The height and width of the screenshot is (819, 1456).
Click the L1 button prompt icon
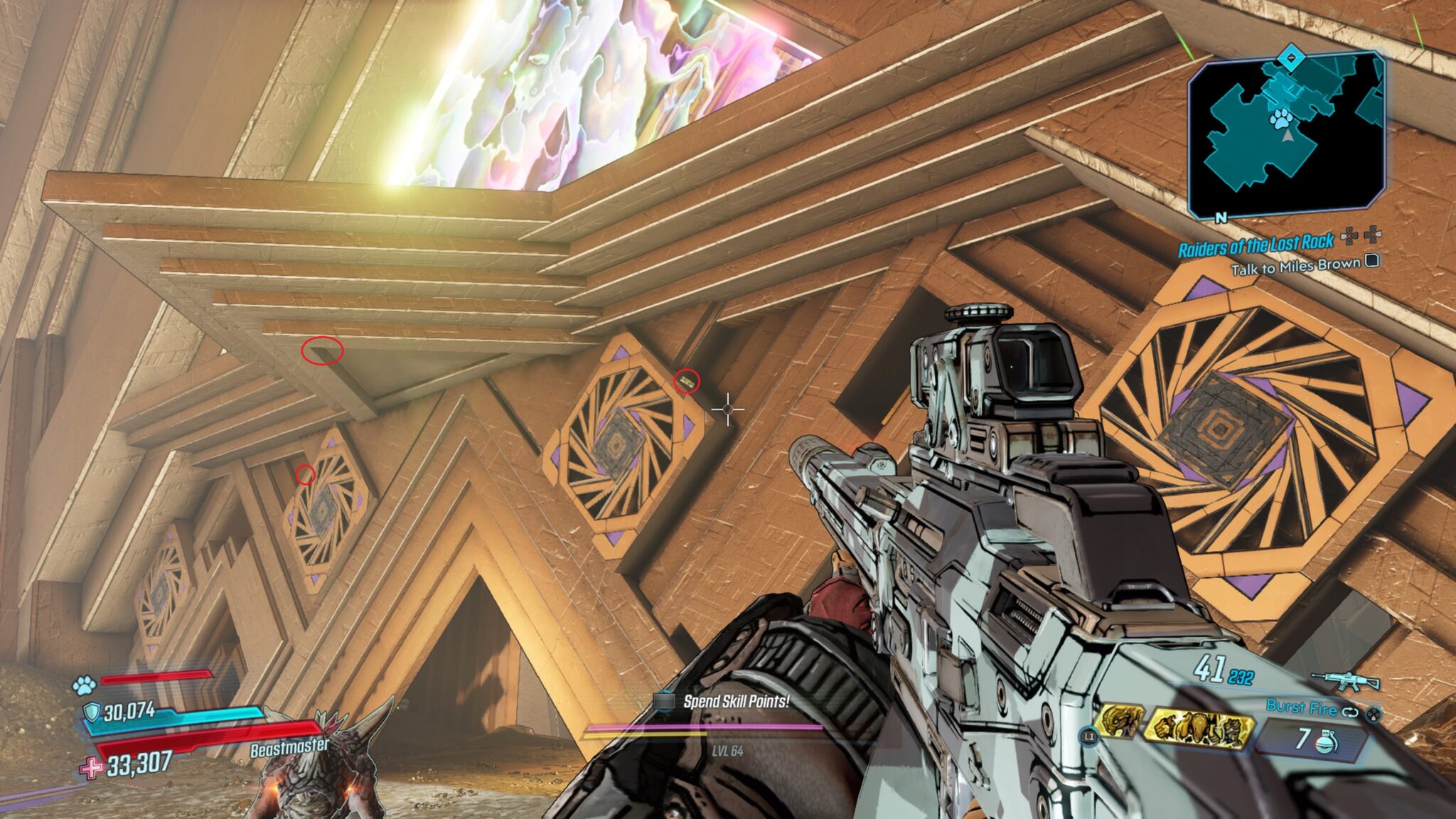pos(1088,737)
